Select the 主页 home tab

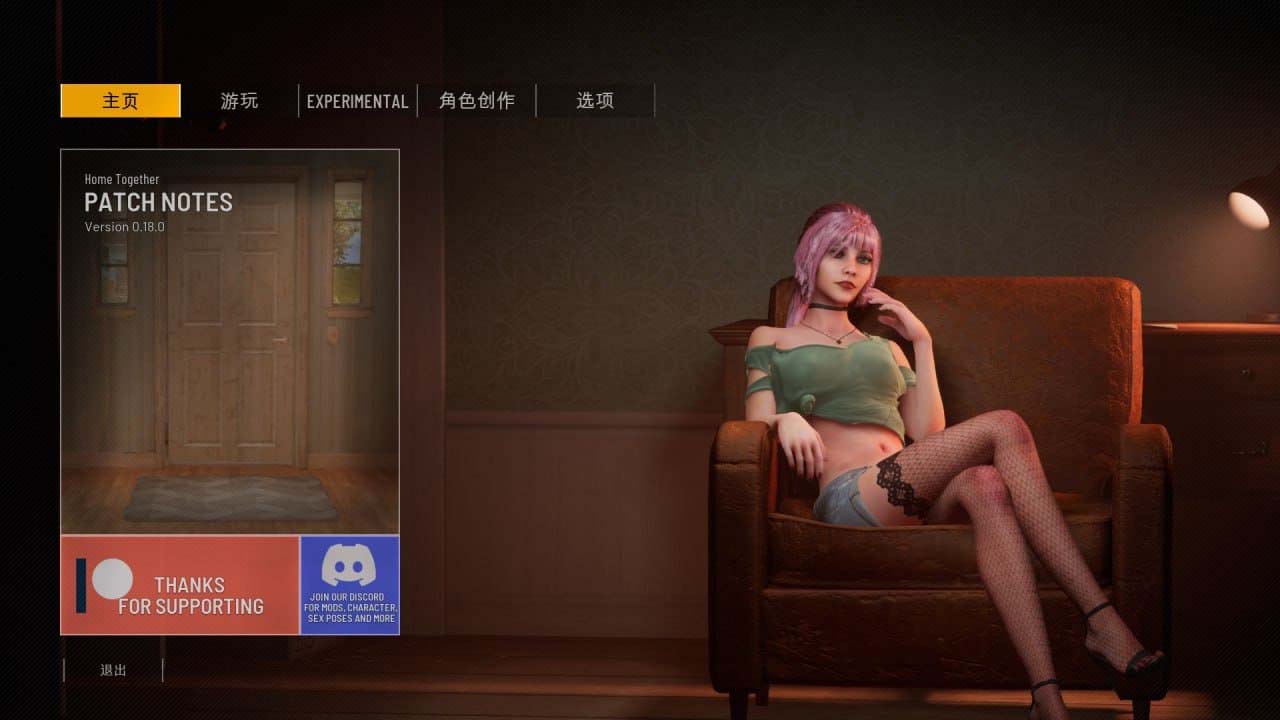point(120,101)
